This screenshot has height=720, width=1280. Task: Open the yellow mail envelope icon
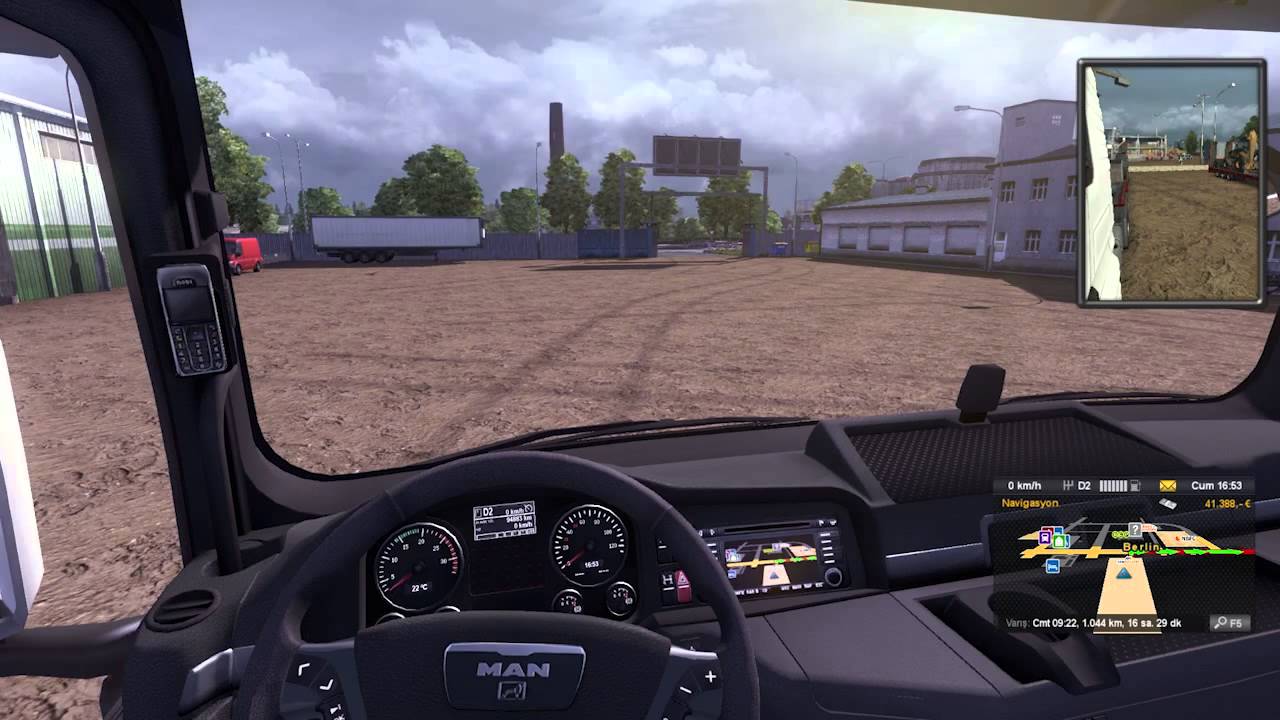(1167, 486)
